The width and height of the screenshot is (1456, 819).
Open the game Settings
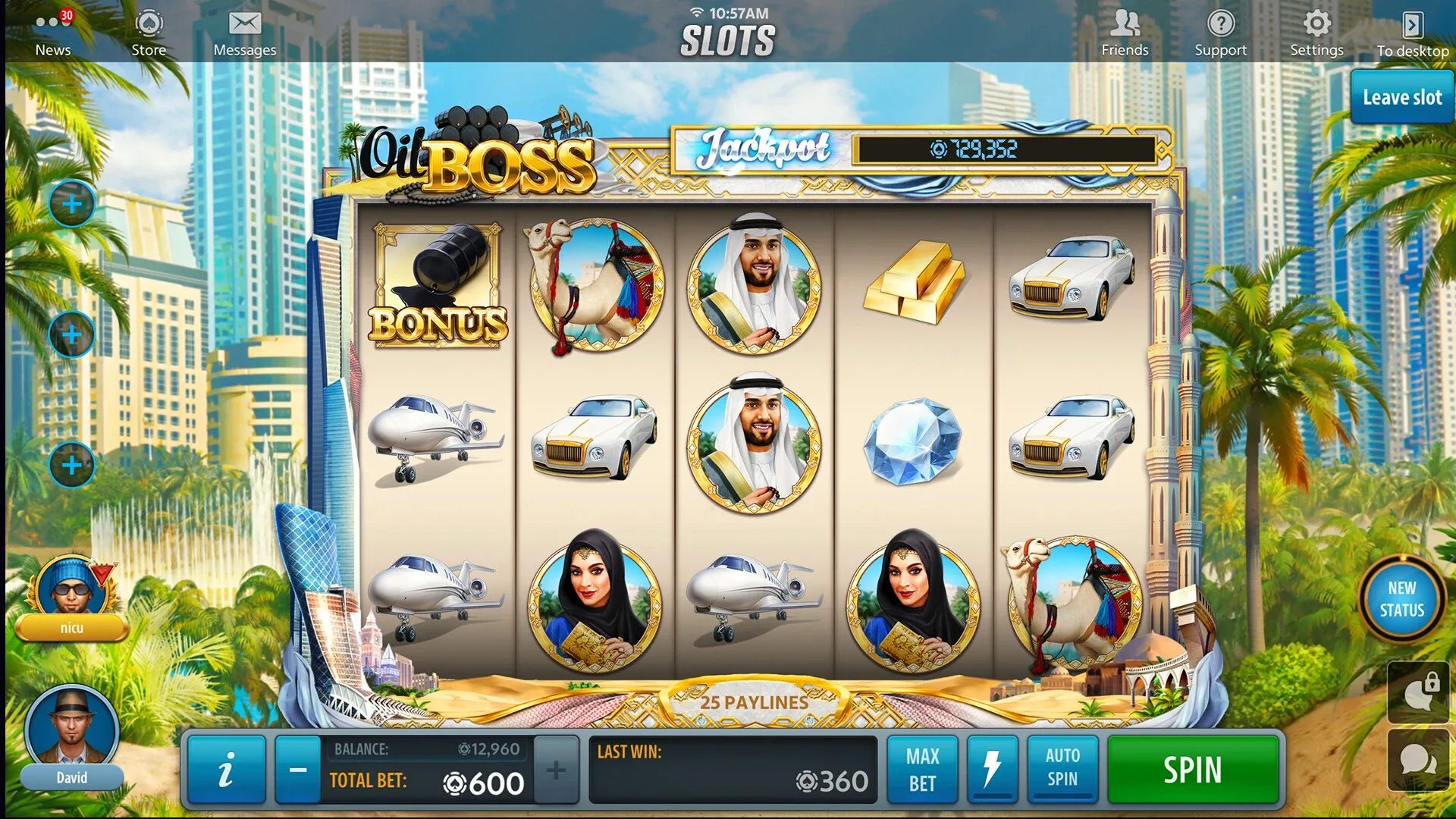[1316, 30]
